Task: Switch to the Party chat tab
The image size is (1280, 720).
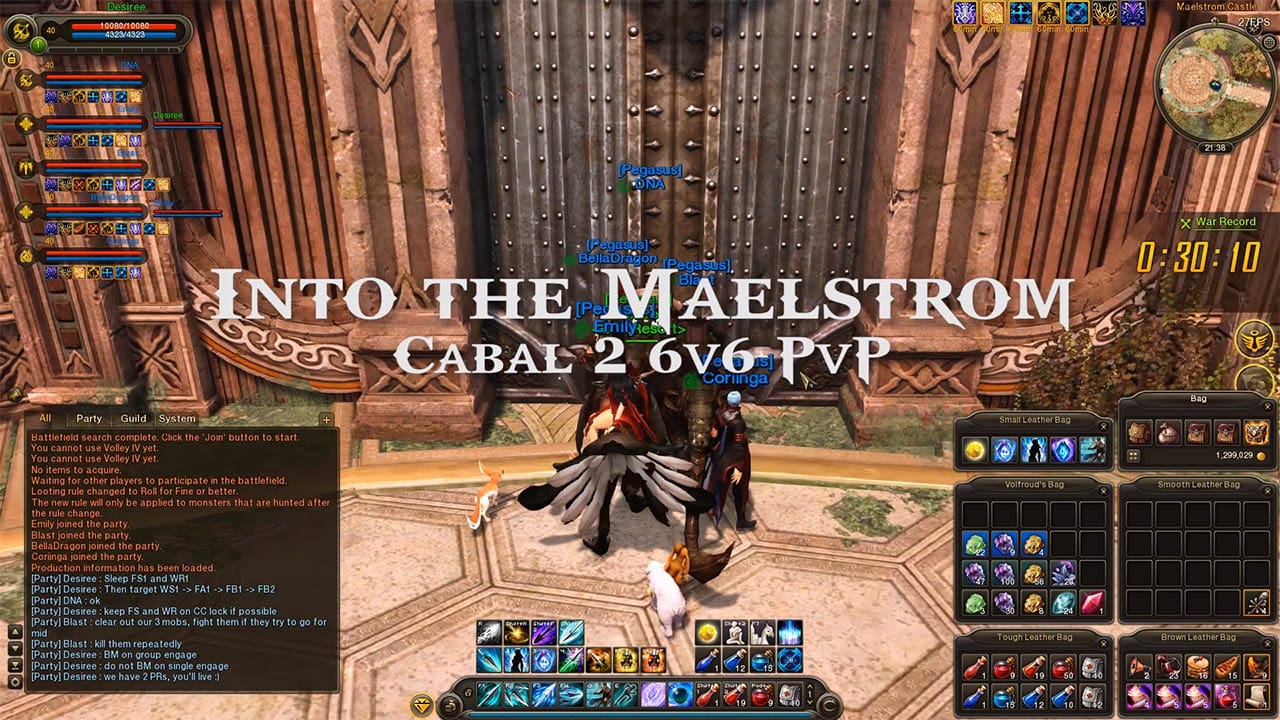Action: pyautogui.click(x=90, y=420)
